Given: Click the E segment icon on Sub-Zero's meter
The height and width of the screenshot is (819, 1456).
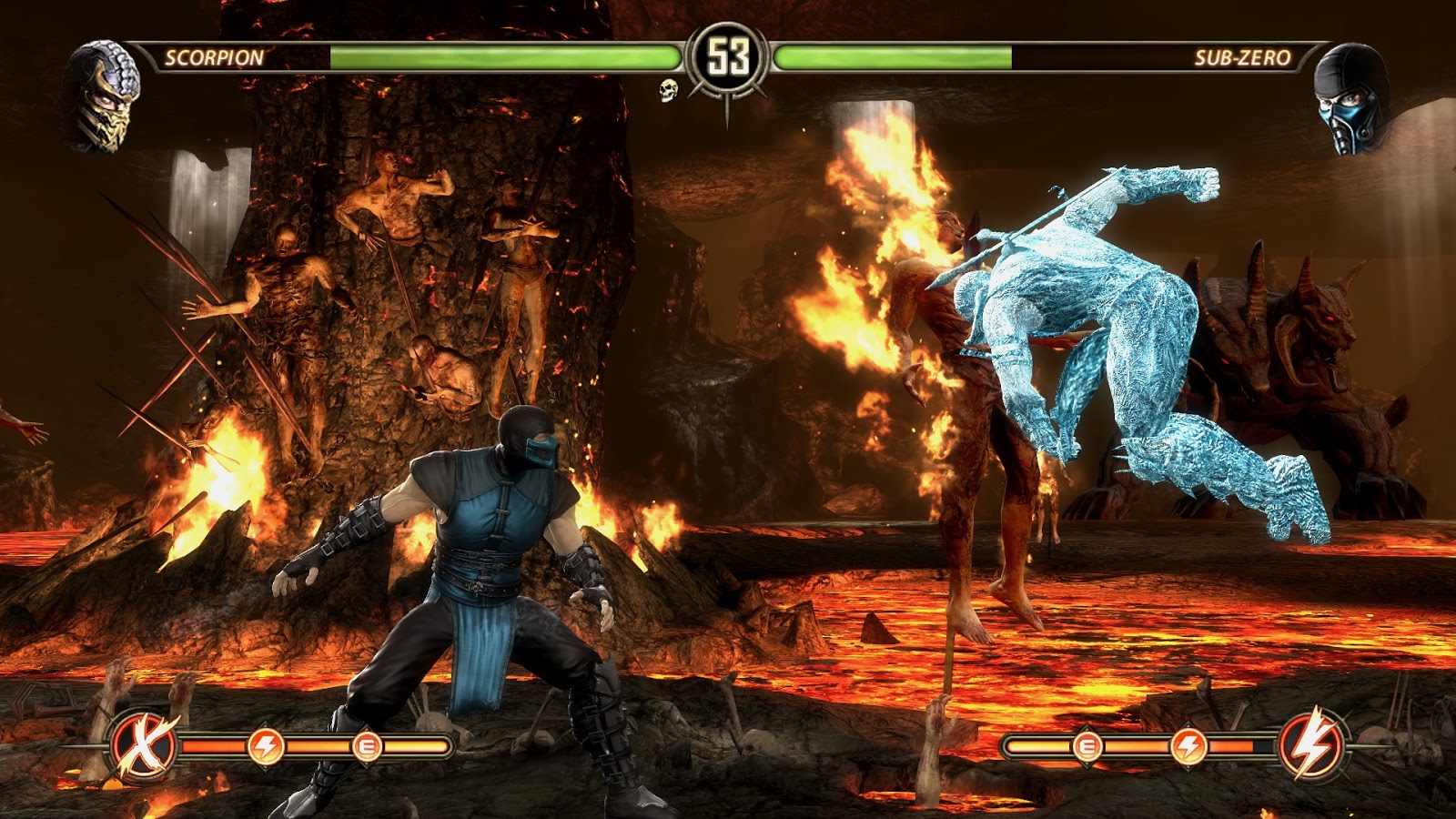Looking at the screenshot, I should point(1086,746).
